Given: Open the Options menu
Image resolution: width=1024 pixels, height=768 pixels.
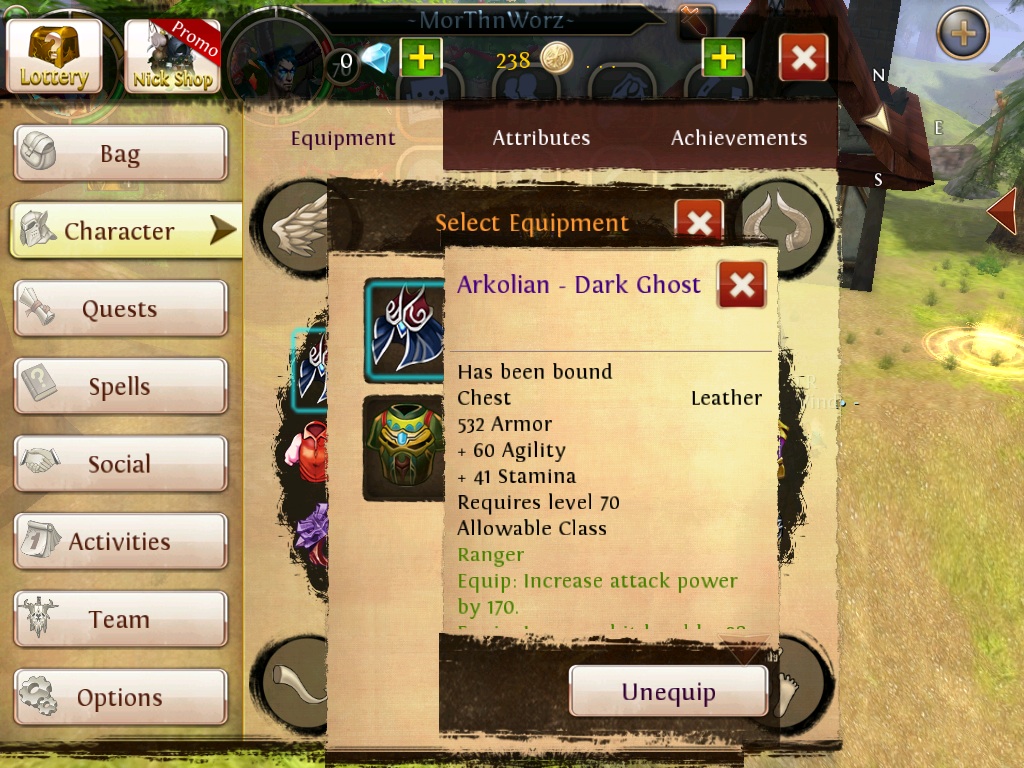Looking at the screenshot, I should point(120,697).
